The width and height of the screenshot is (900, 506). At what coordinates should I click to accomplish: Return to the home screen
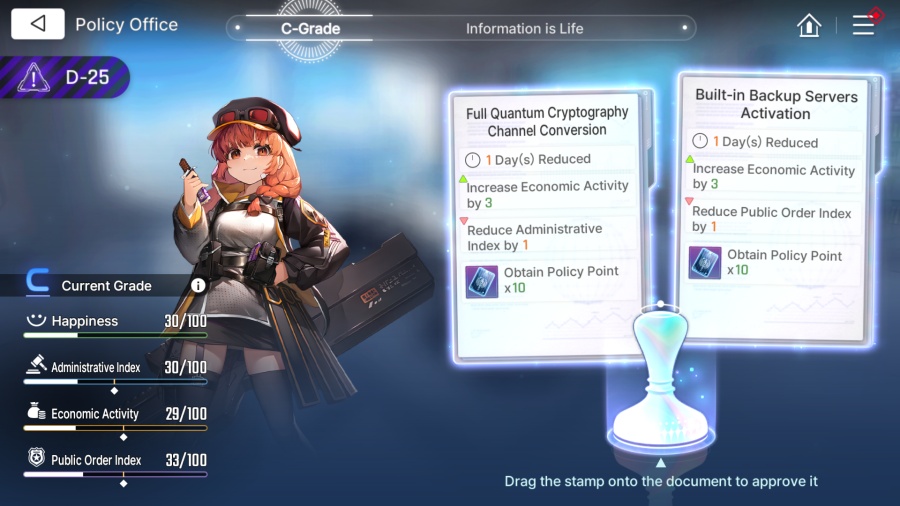point(809,26)
